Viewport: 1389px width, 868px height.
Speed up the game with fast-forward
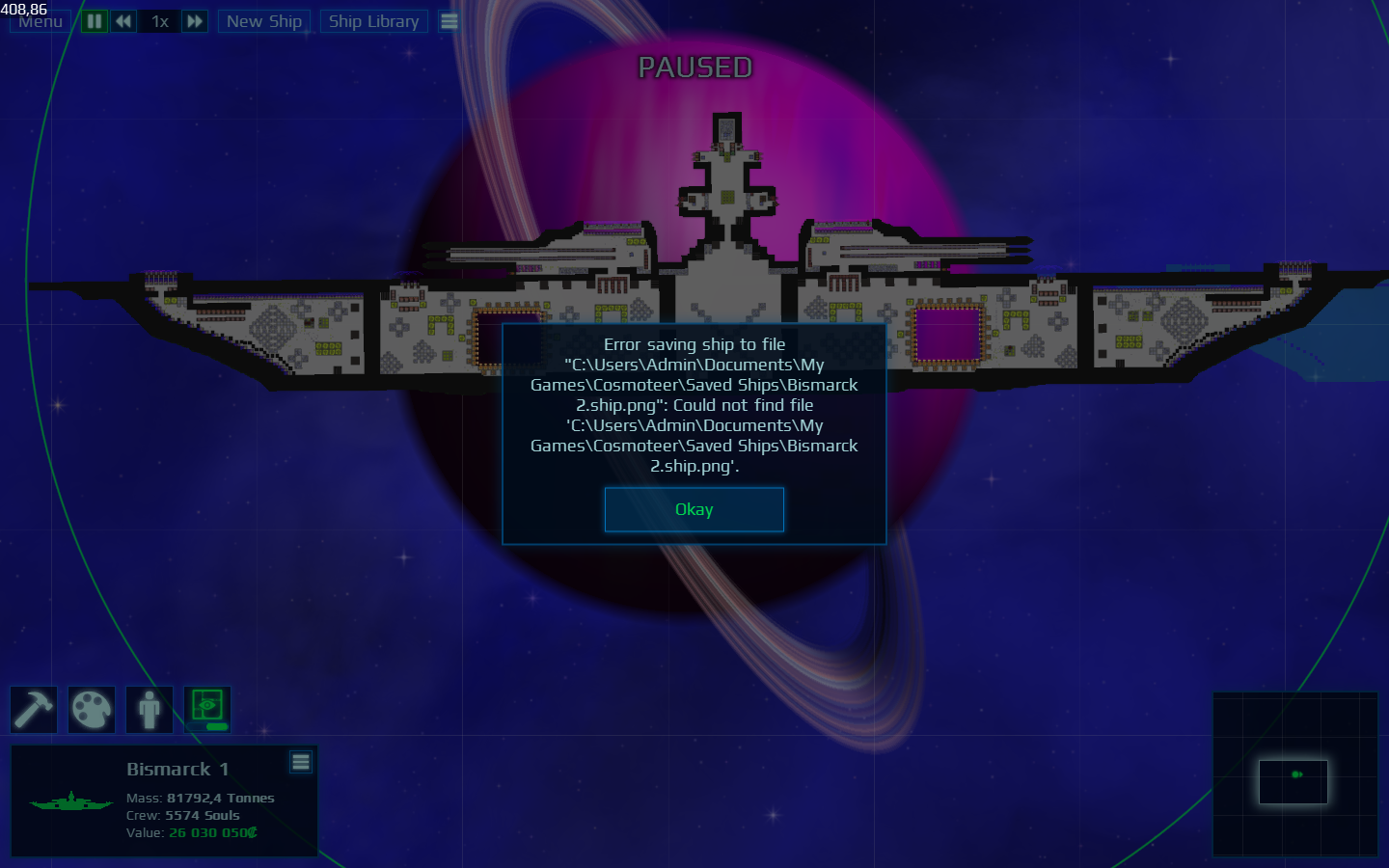pos(195,21)
